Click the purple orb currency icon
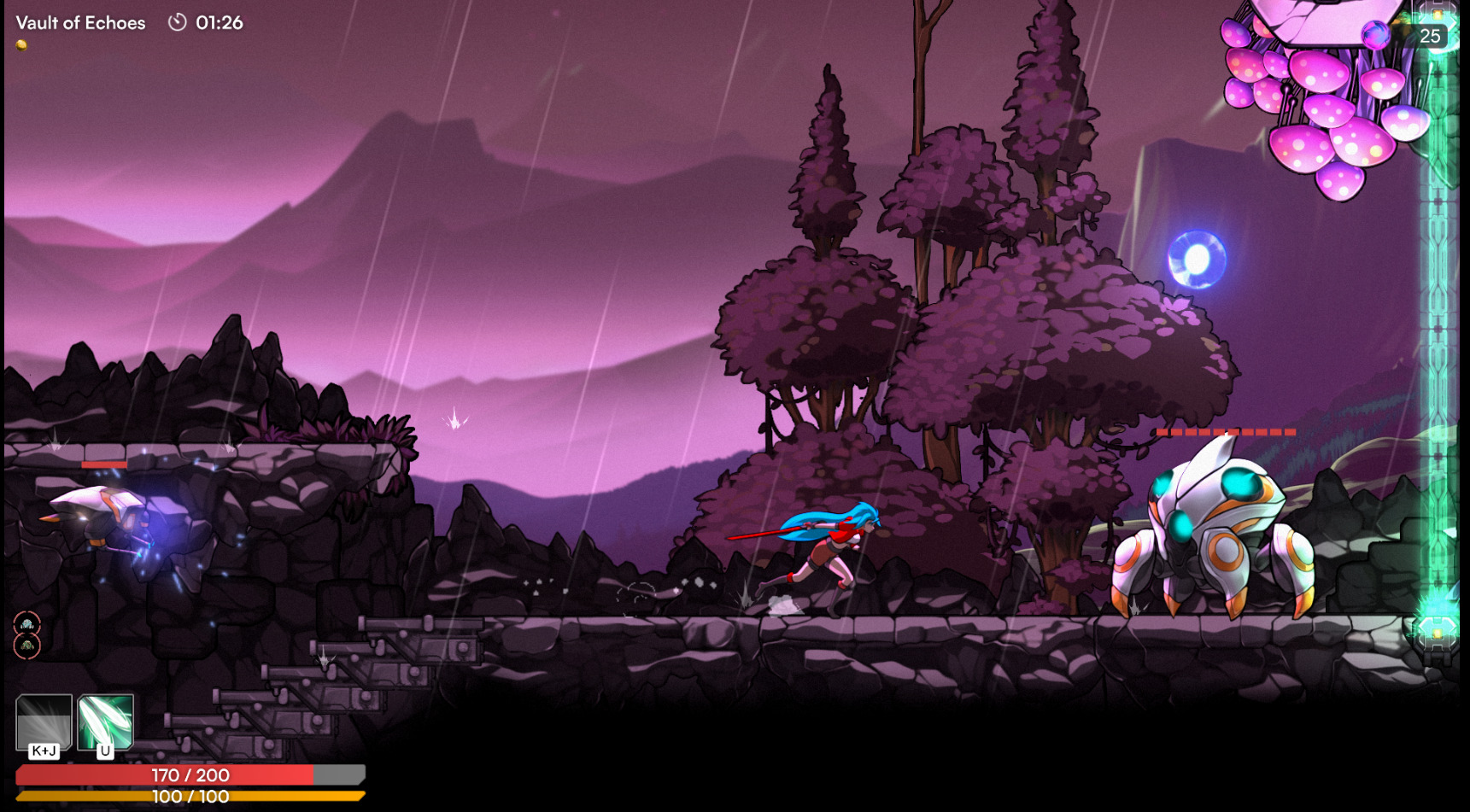This screenshot has width=1470, height=812. 1375,35
